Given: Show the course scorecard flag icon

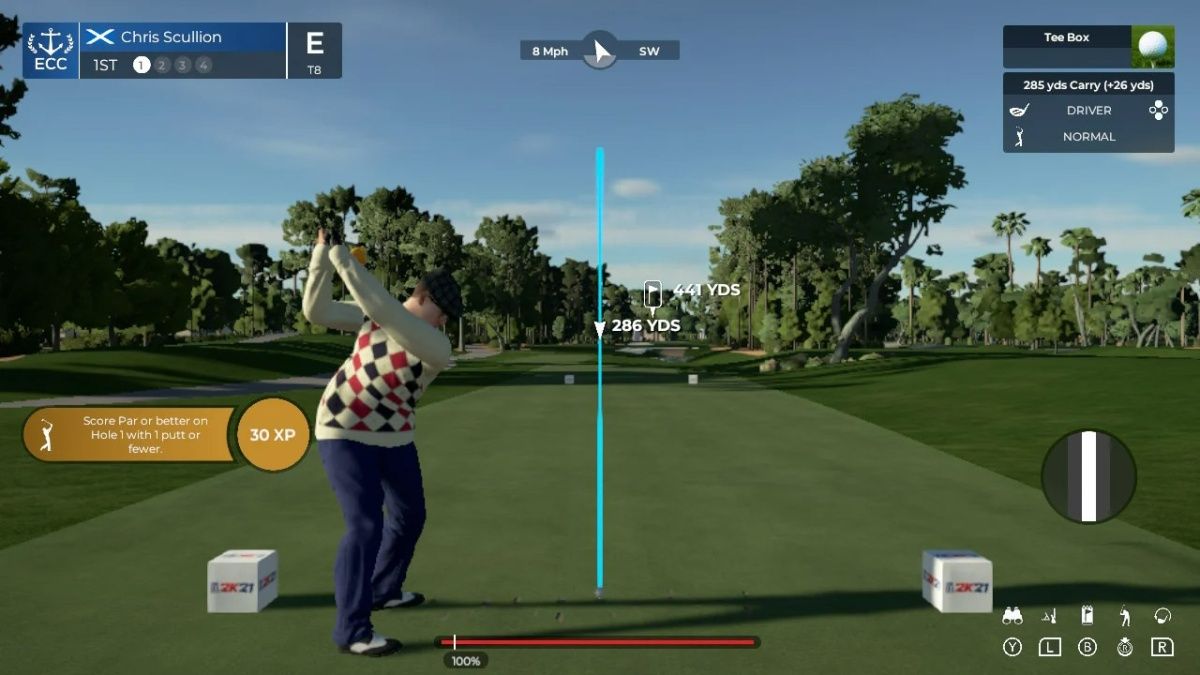Looking at the screenshot, I should [1087, 617].
